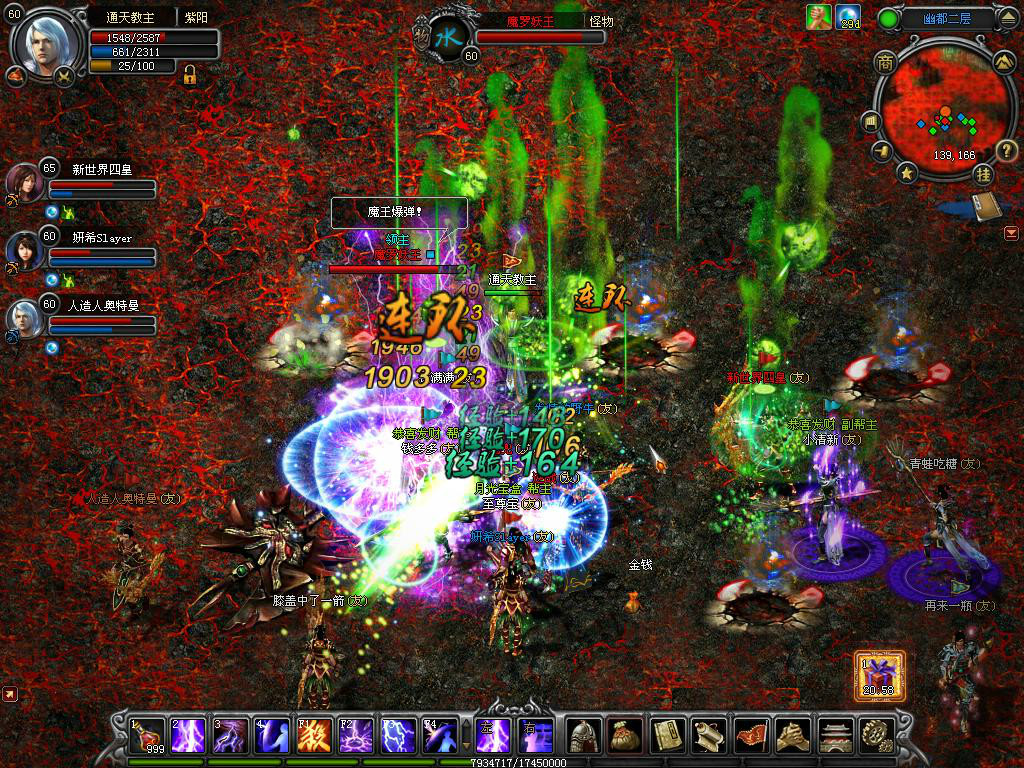Activate the red 杀 skill icon
Screen dimensions: 1024x768
click(315, 736)
